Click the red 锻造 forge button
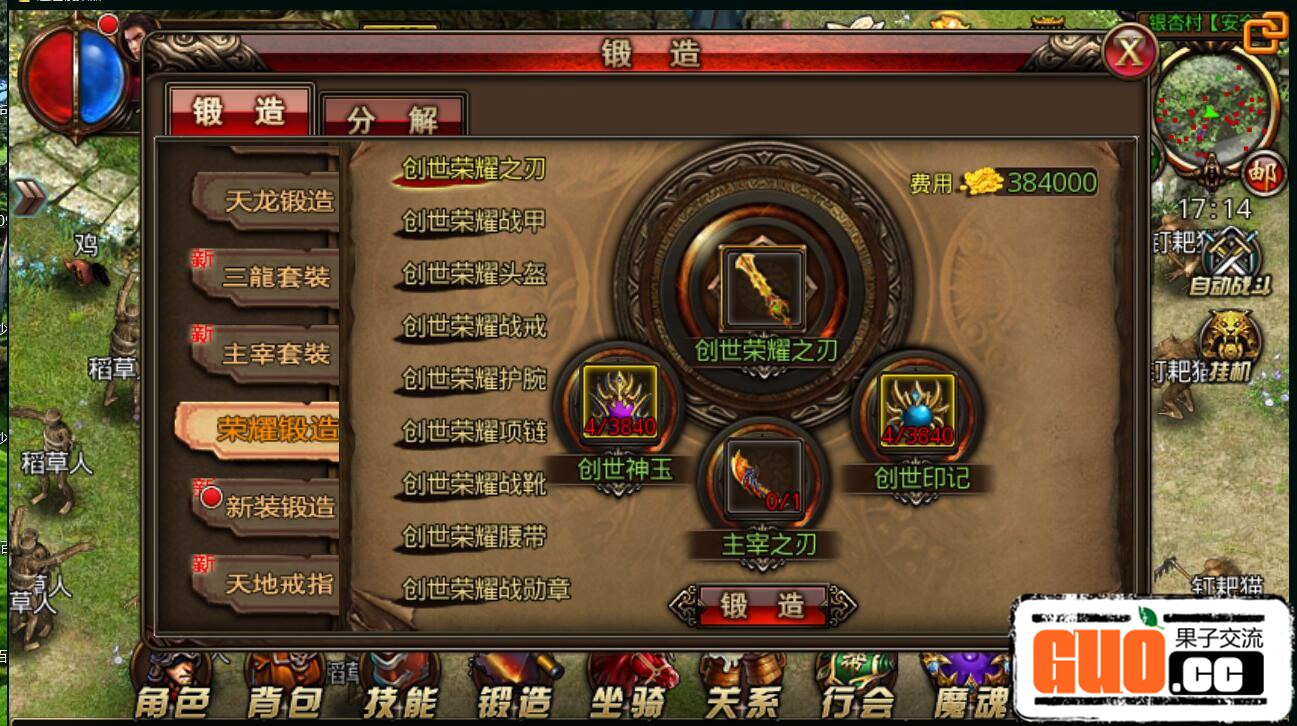 tap(763, 605)
